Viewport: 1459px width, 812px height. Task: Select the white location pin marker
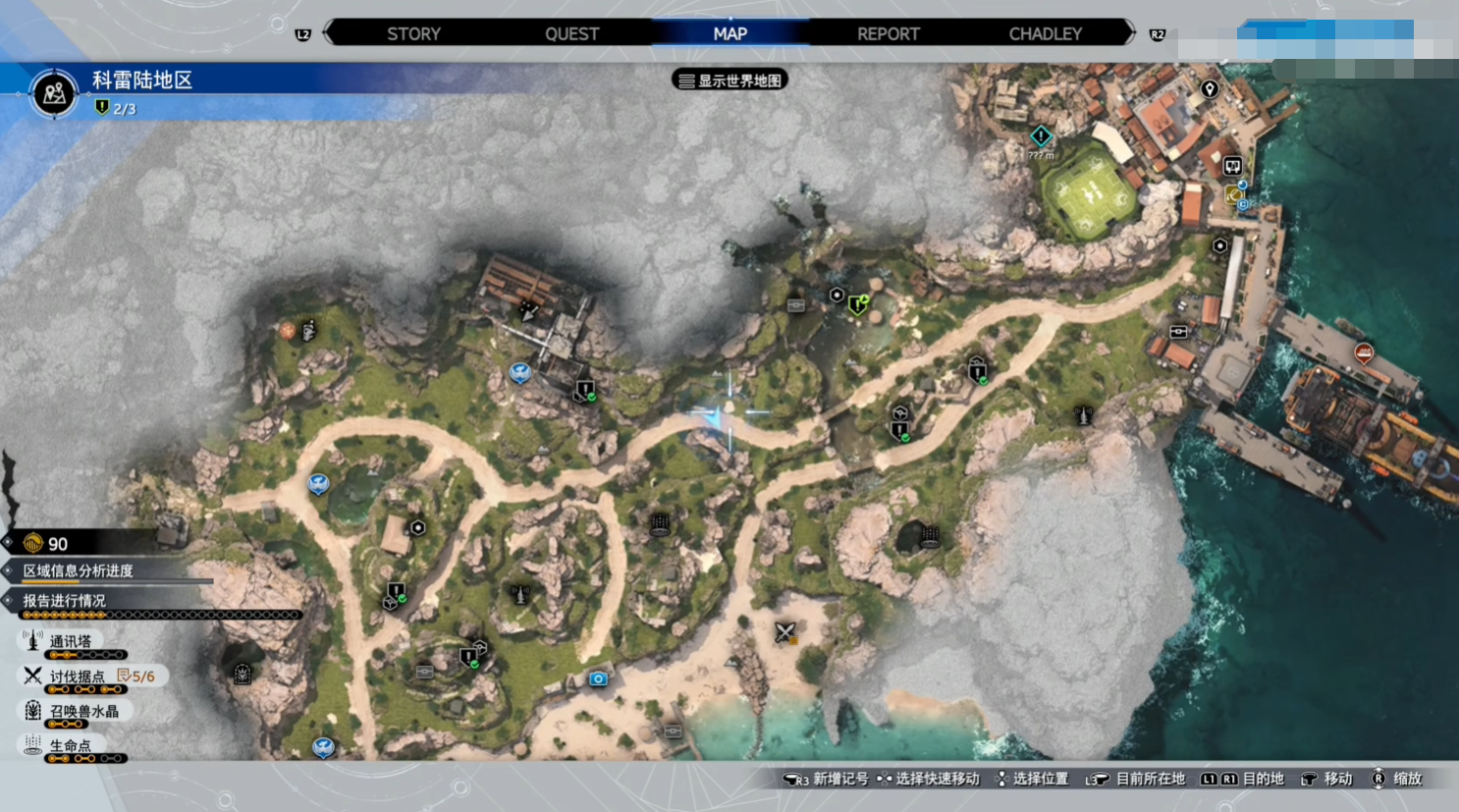[1210, 89]
